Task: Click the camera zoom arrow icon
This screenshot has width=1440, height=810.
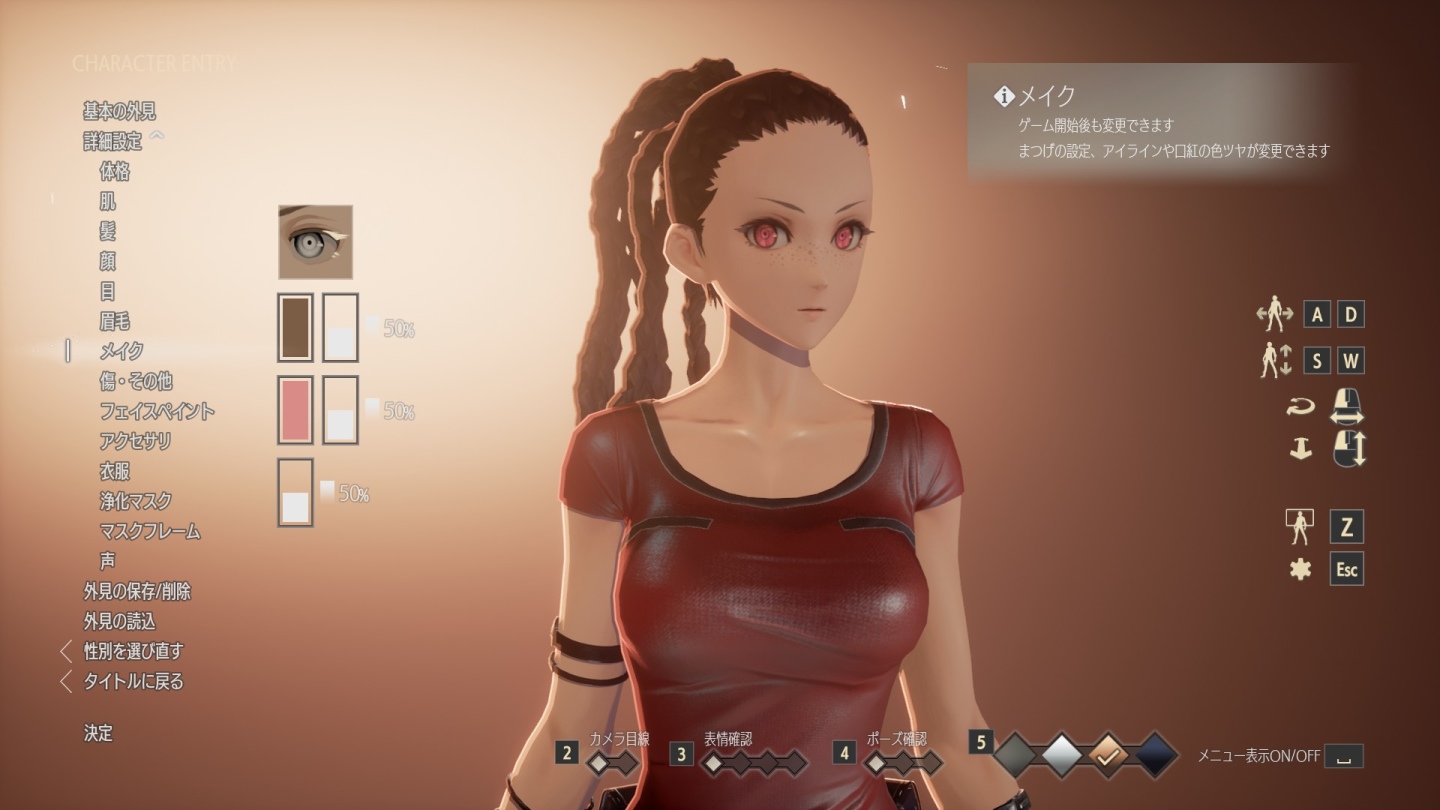Action: pyautogui.click(x=1302, y=449)
